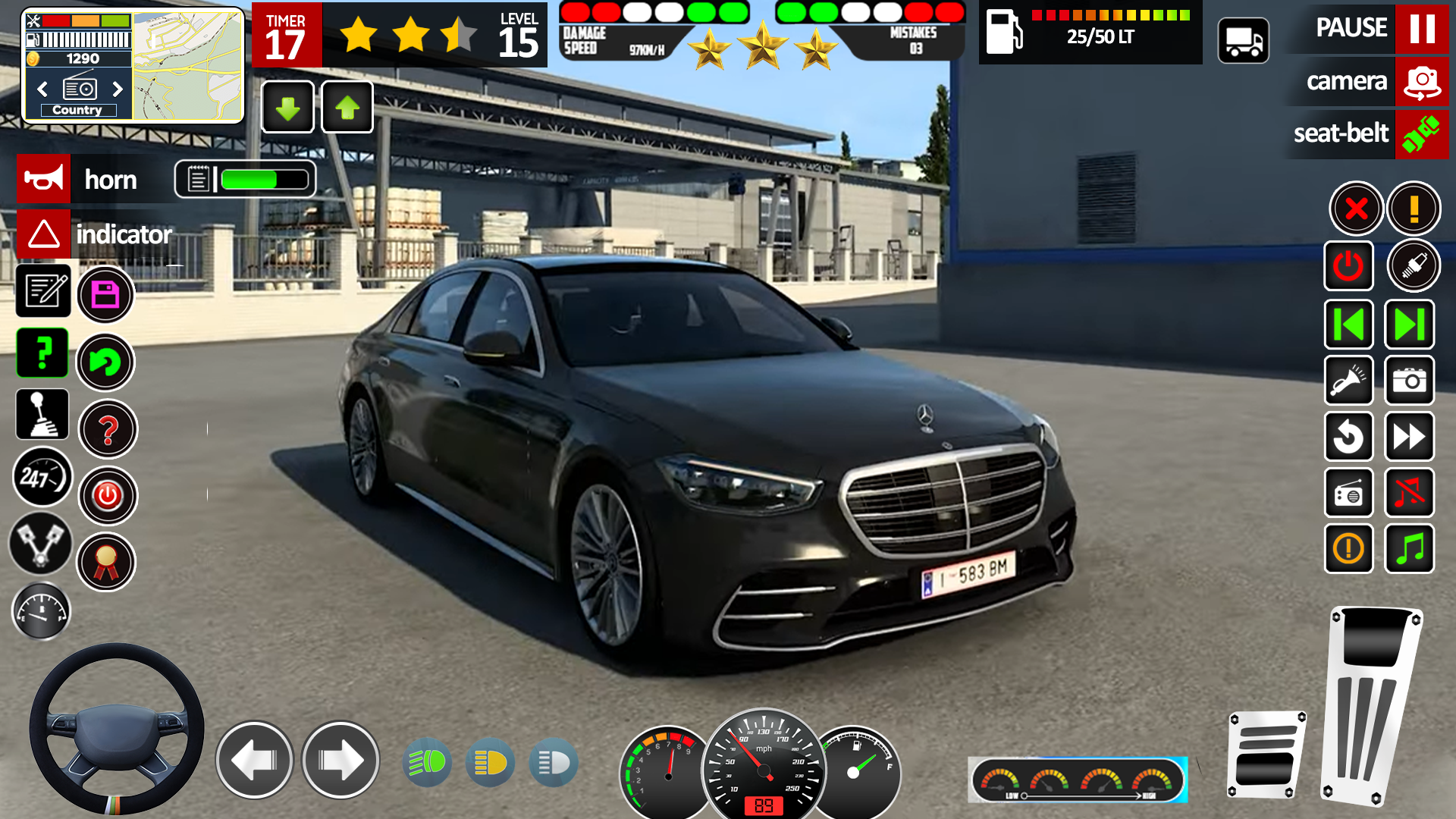Tap the spark plug engine icon

(1415, 265)
